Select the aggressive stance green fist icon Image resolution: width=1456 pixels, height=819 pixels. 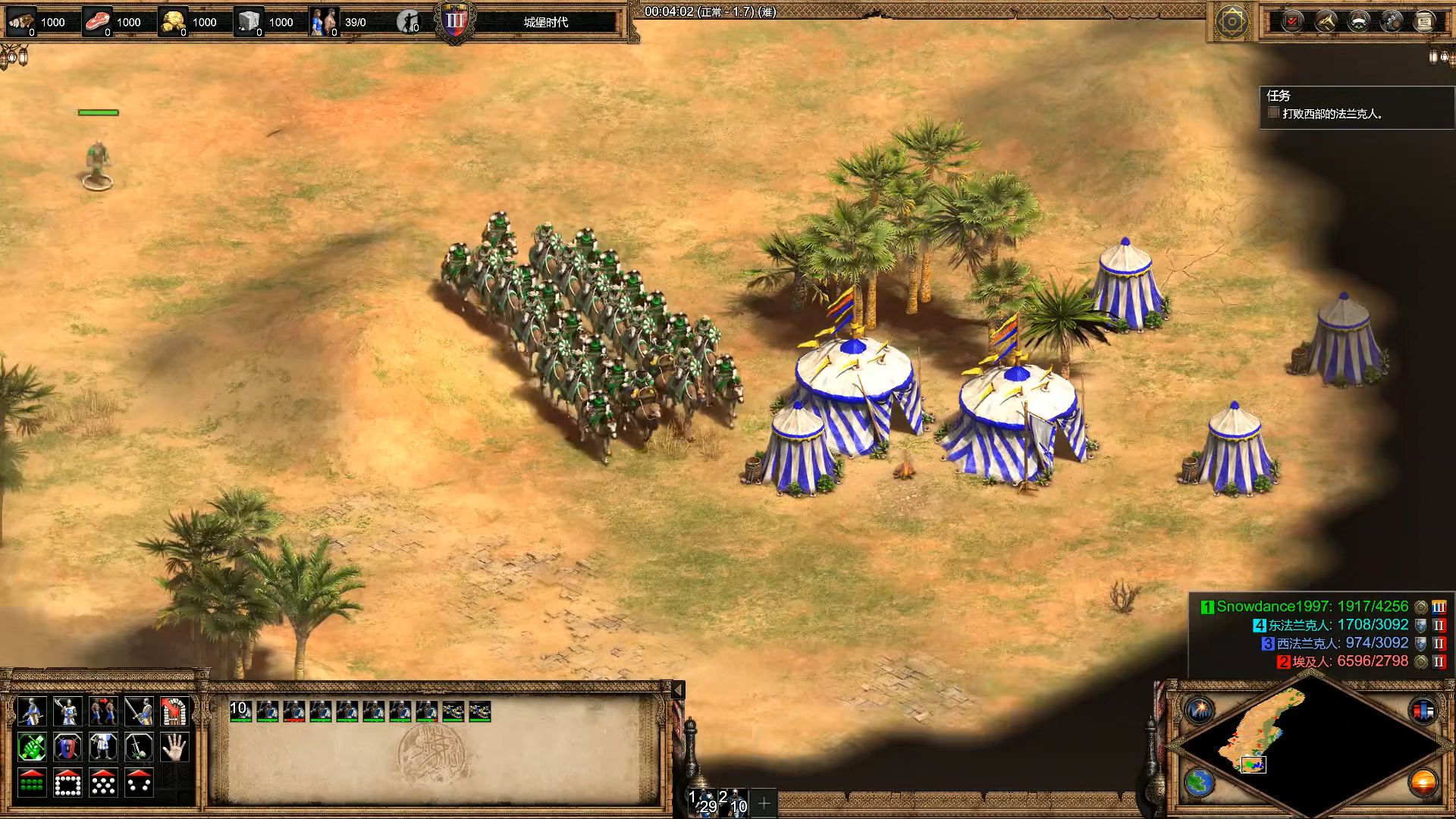[31, 748]
